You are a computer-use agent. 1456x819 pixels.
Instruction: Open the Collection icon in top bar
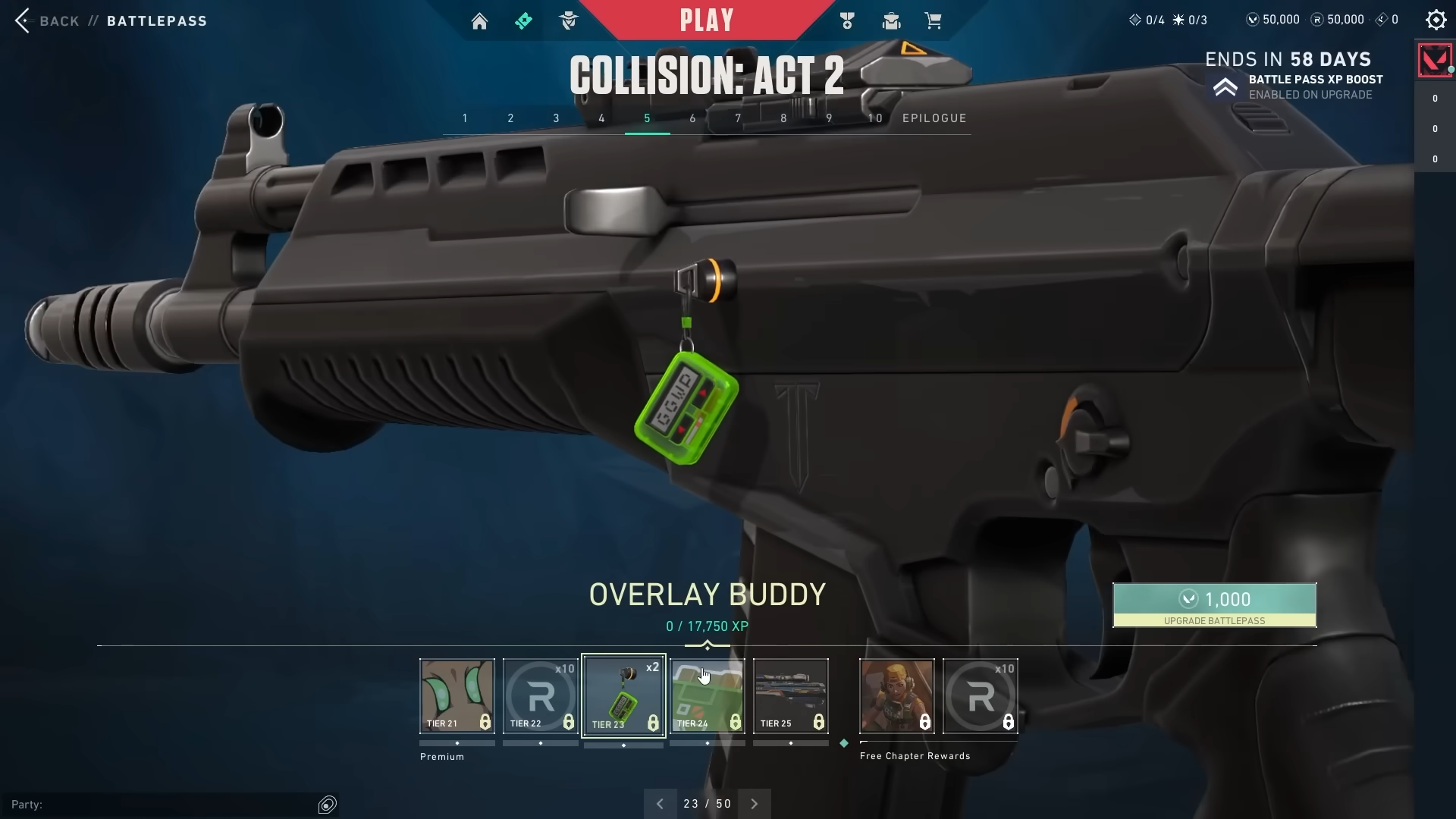pyautogui.click(x=890, y=20)
